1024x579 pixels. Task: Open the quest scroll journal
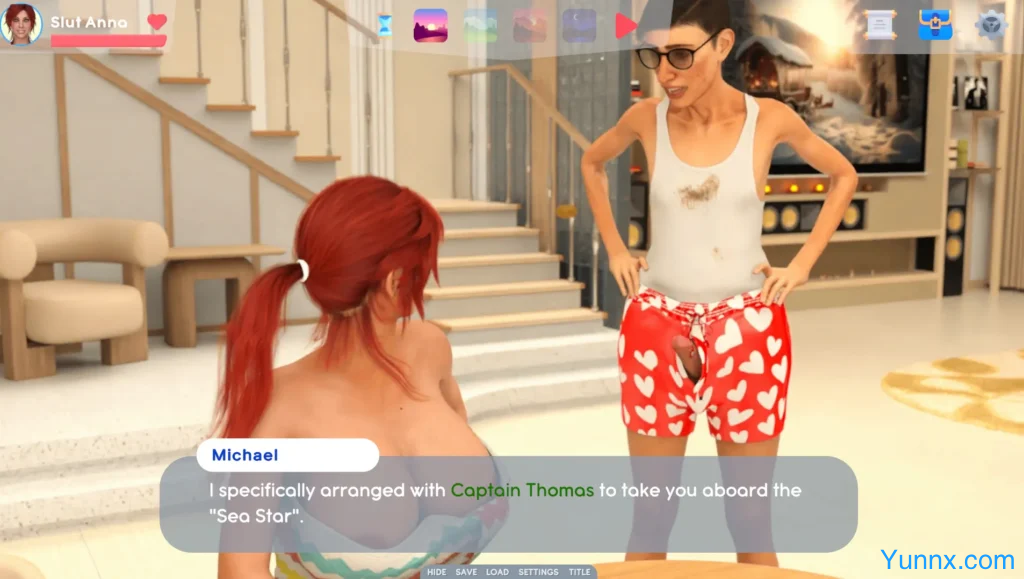pyautogui.click(x=880, y=25)
